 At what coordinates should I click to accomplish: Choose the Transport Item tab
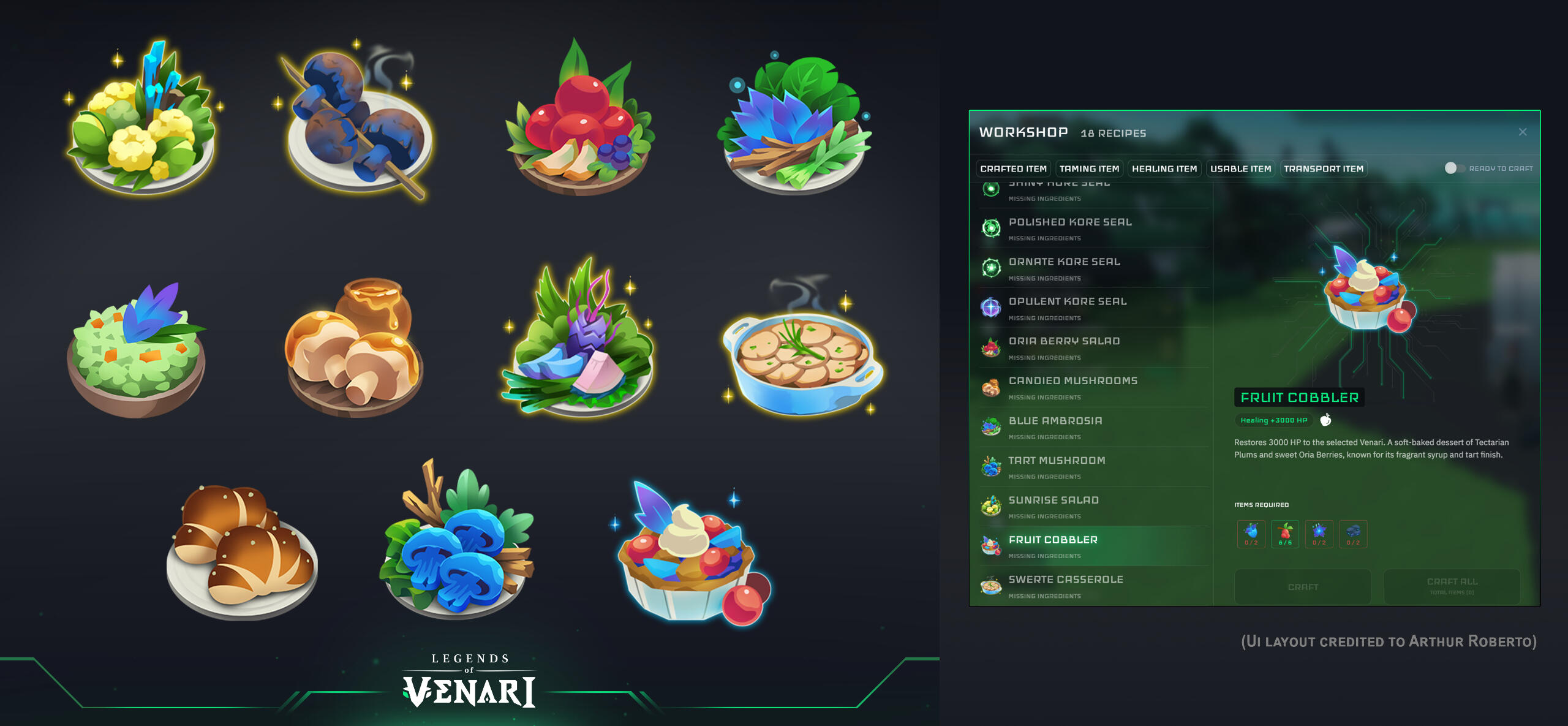[1323, 168]
